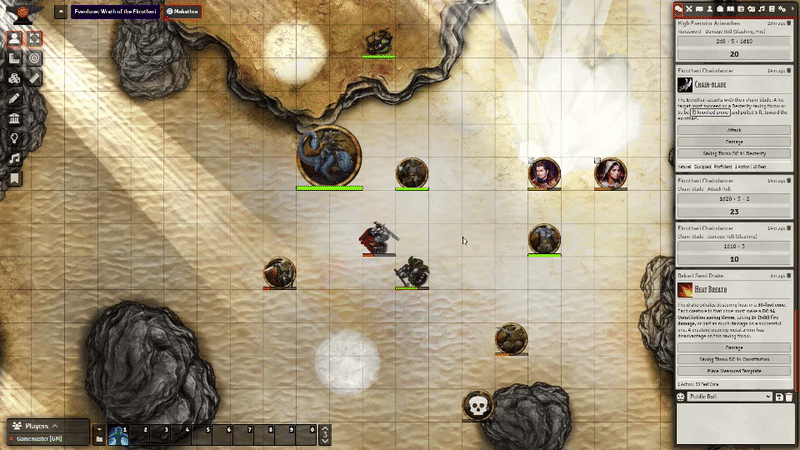Open the Ambient Sound music note tool

15,158
